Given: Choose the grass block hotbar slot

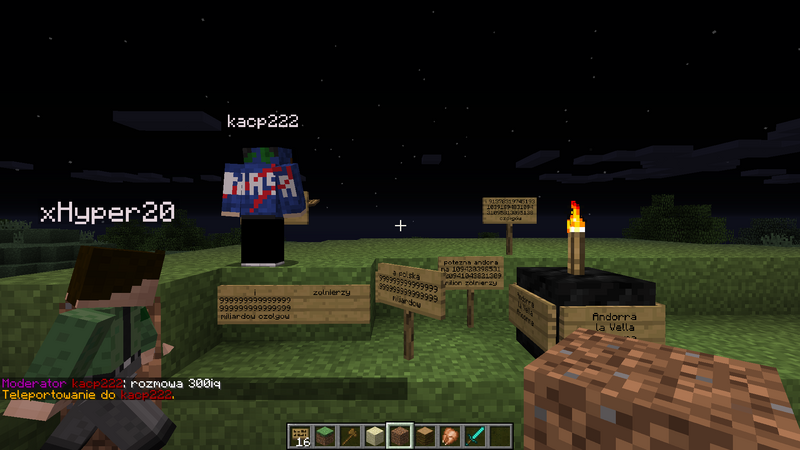Looking at the screenshot, I should pyautogui.click(x=325, y=435).
